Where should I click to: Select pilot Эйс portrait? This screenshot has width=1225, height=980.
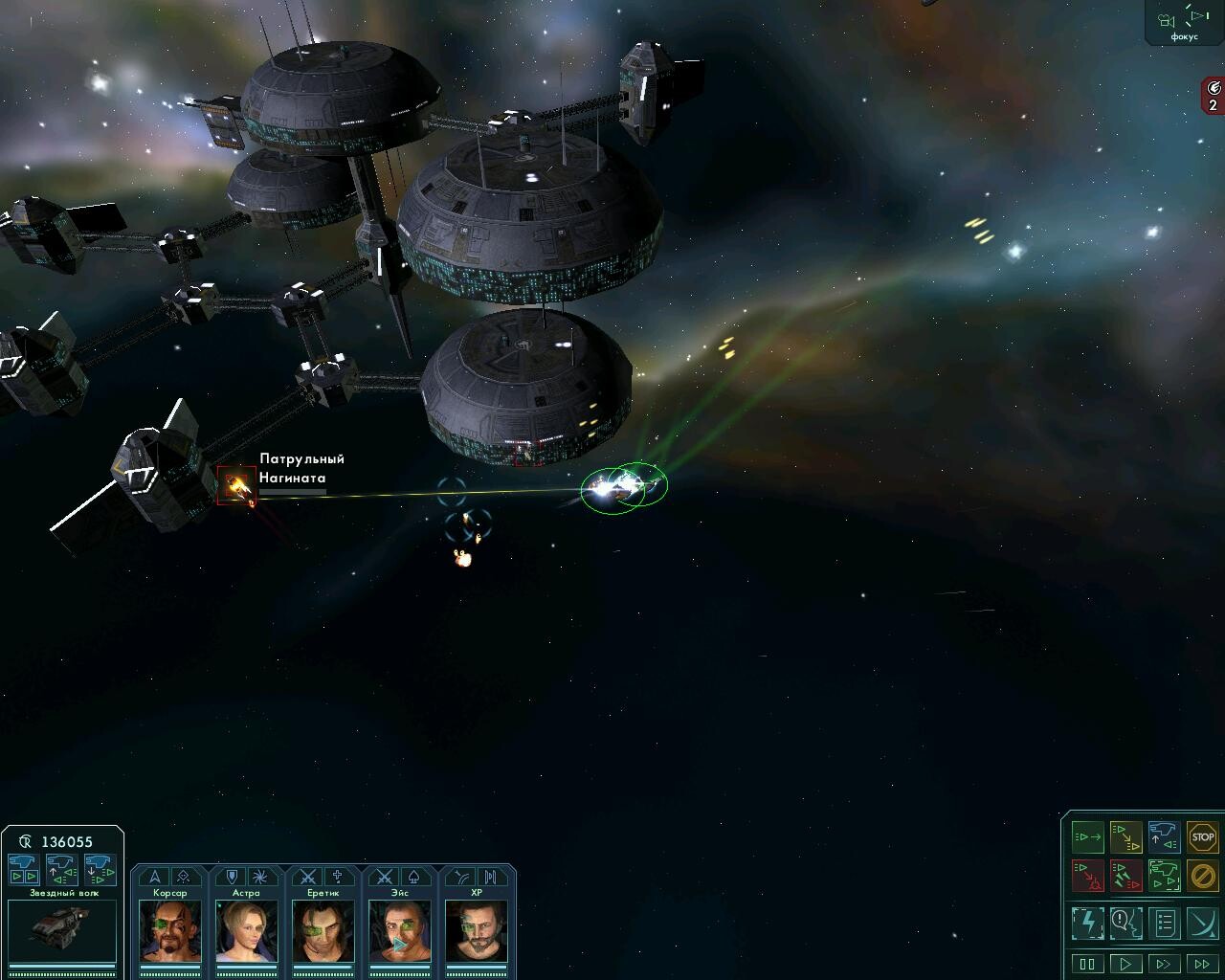coord(399,929)
